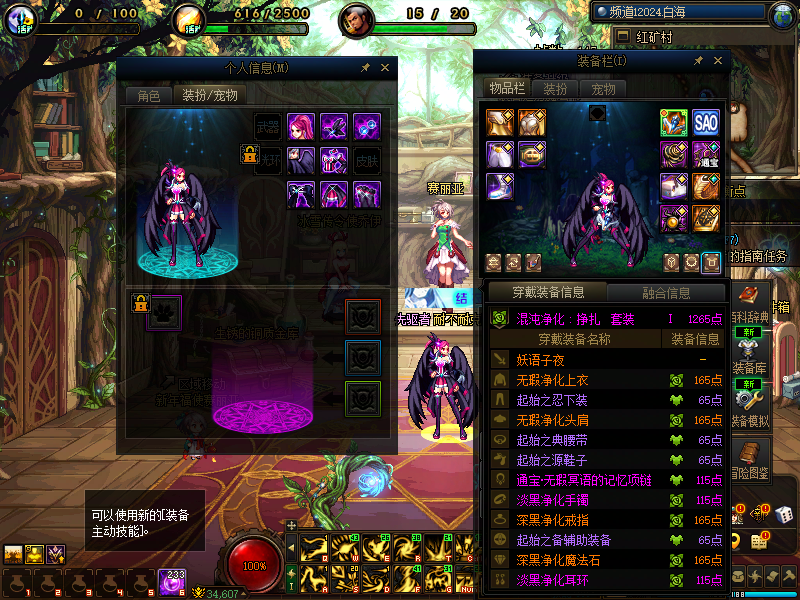Screen dimensions: 800x600
Task: Close the 装备栏 equipment window
Action: (716, 61)
